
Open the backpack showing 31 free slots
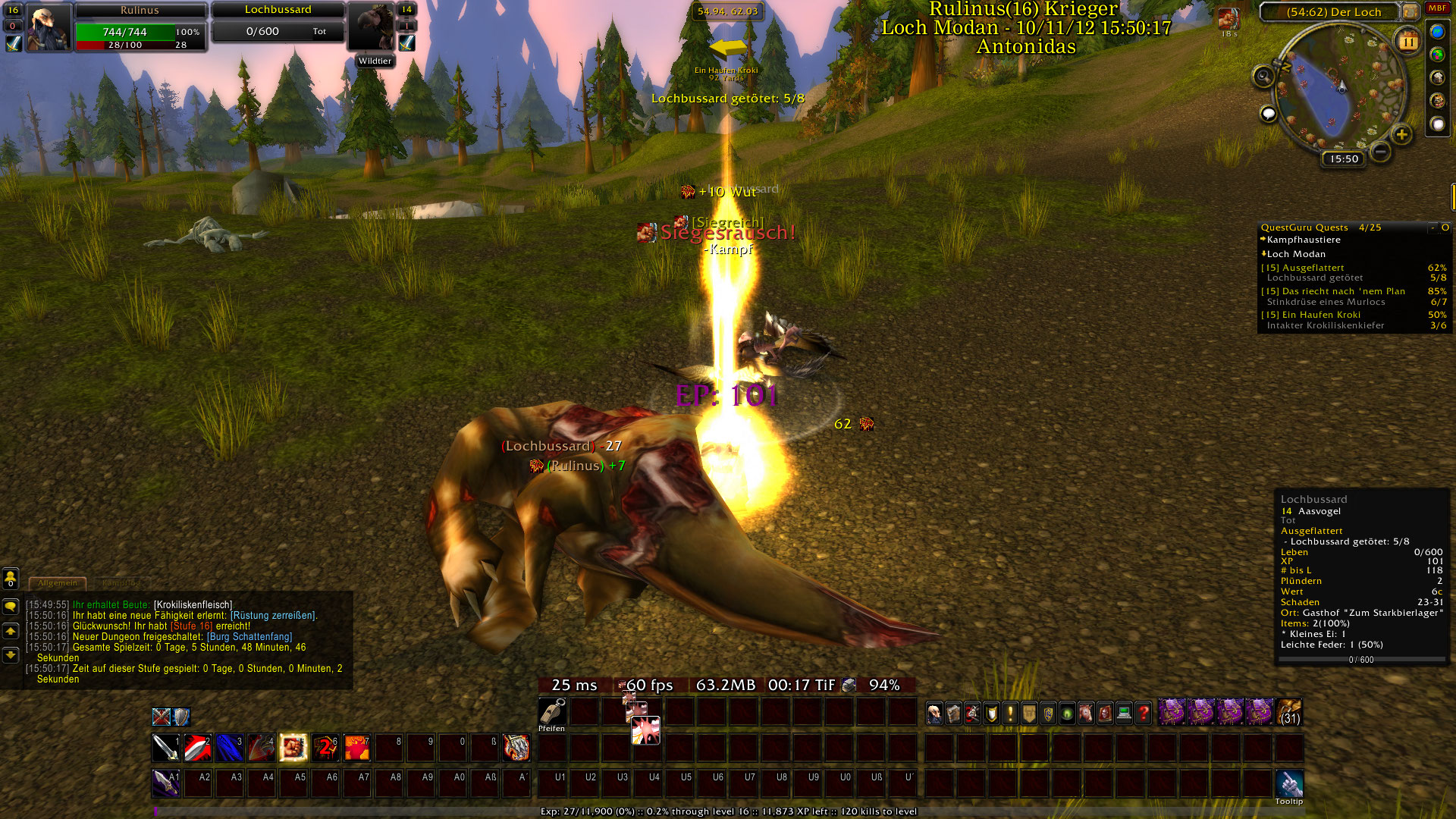[x=1289, y=713]
